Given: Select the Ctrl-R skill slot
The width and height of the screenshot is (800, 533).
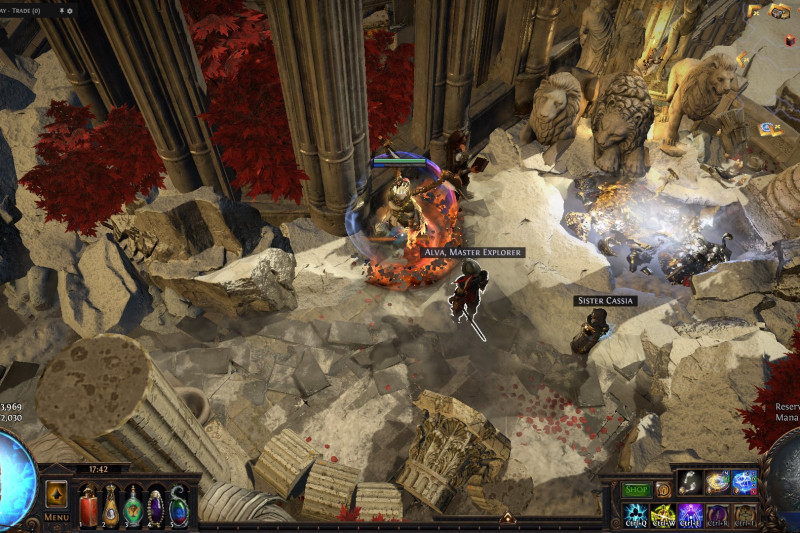Looking at the screenshot, I should point(717,514).
